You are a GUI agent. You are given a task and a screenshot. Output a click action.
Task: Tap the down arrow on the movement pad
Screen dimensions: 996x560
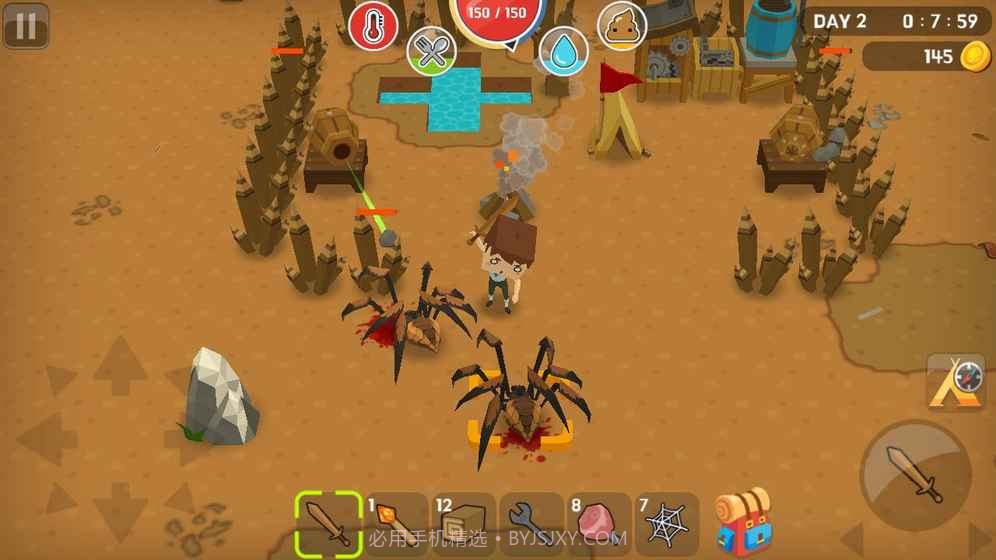(x=121, y=511)
